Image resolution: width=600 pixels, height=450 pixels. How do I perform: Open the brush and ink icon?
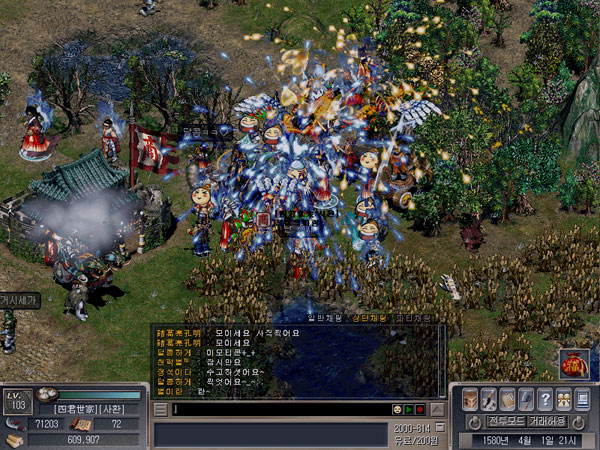(x=488, y=399)
